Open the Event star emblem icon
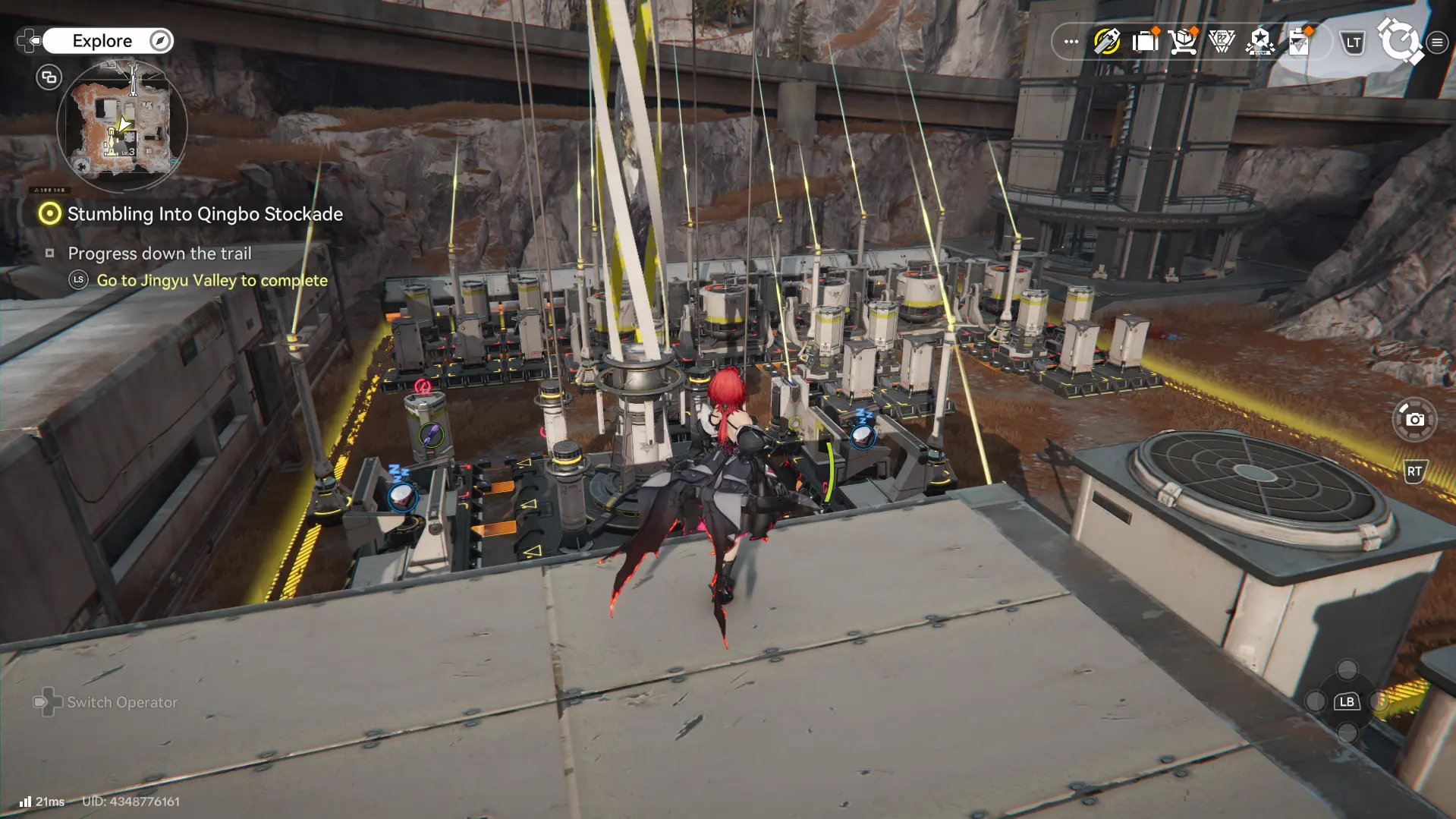 pyautogui.click(x=1259, y=42)
